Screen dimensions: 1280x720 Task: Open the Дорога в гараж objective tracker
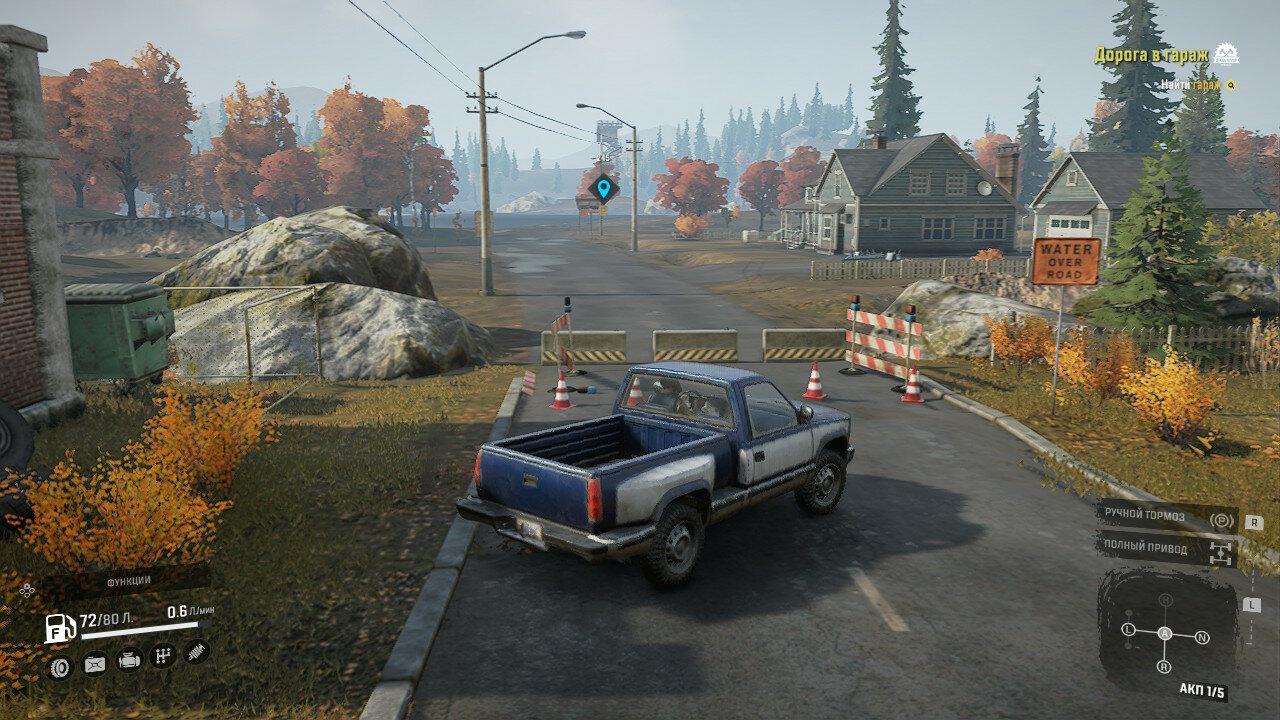(x=1151, y=55)
